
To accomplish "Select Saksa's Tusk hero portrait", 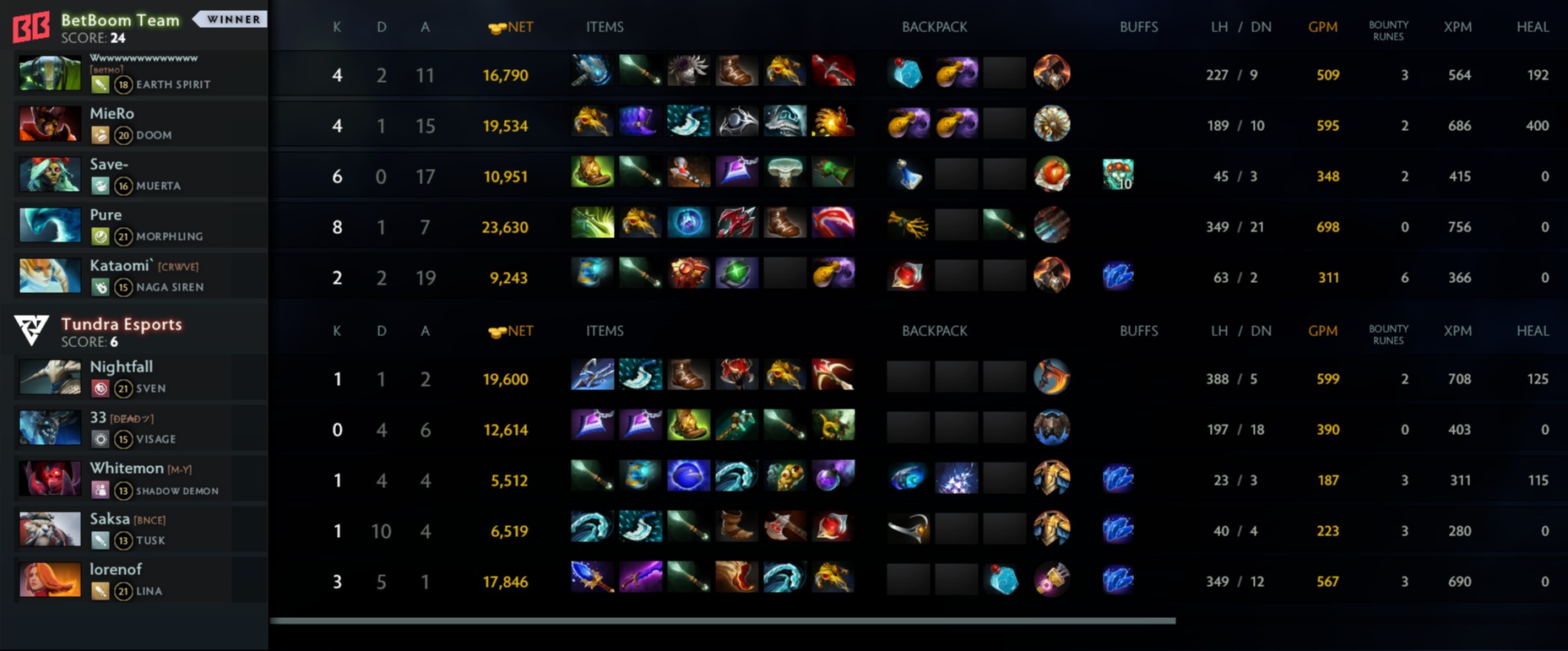I will 51,529.
